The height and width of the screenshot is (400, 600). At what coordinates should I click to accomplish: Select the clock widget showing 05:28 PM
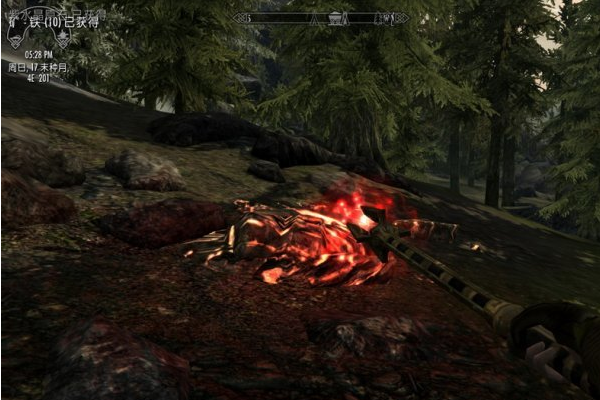coord(40,53)
